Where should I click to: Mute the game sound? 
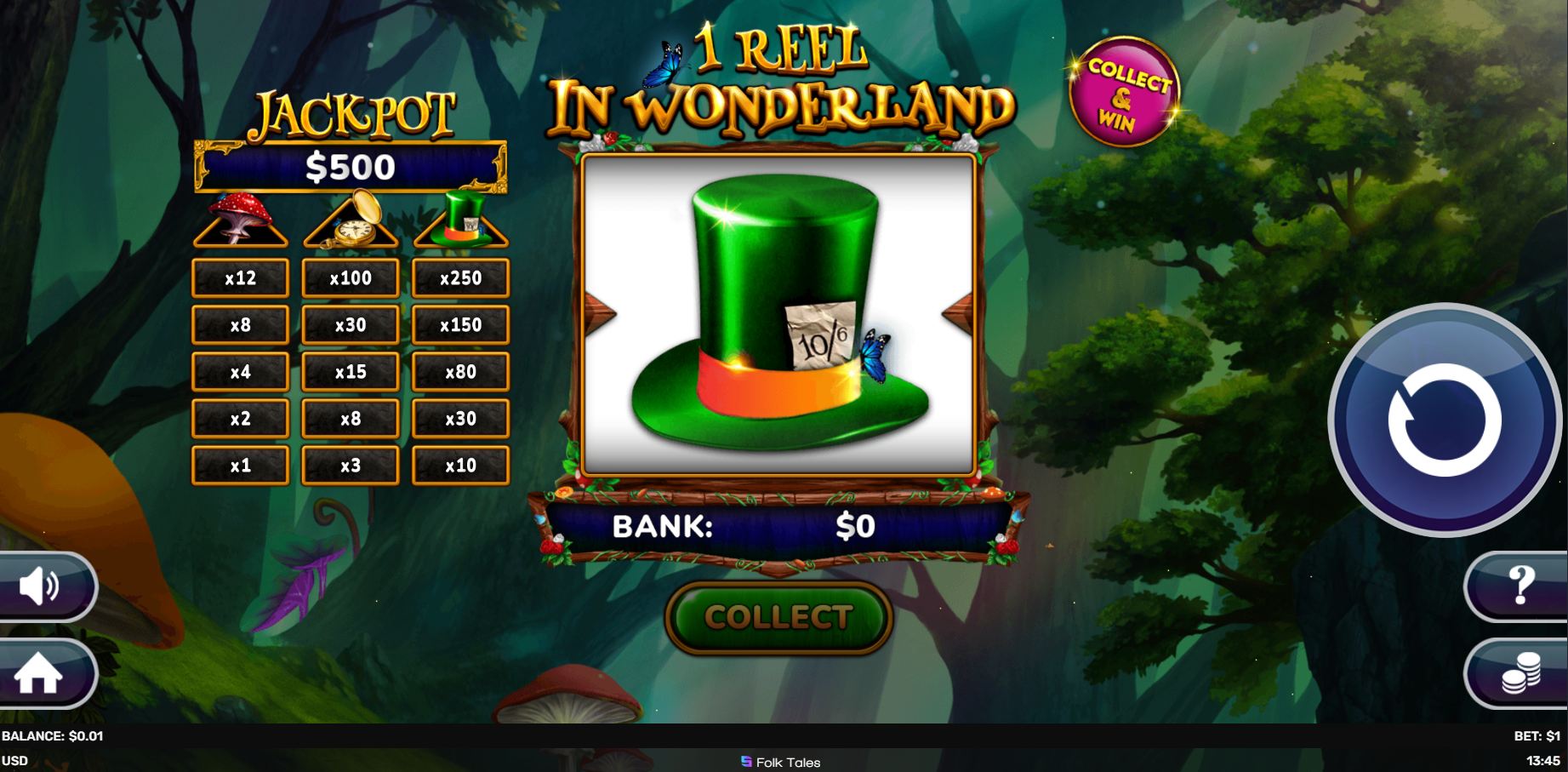41,586
